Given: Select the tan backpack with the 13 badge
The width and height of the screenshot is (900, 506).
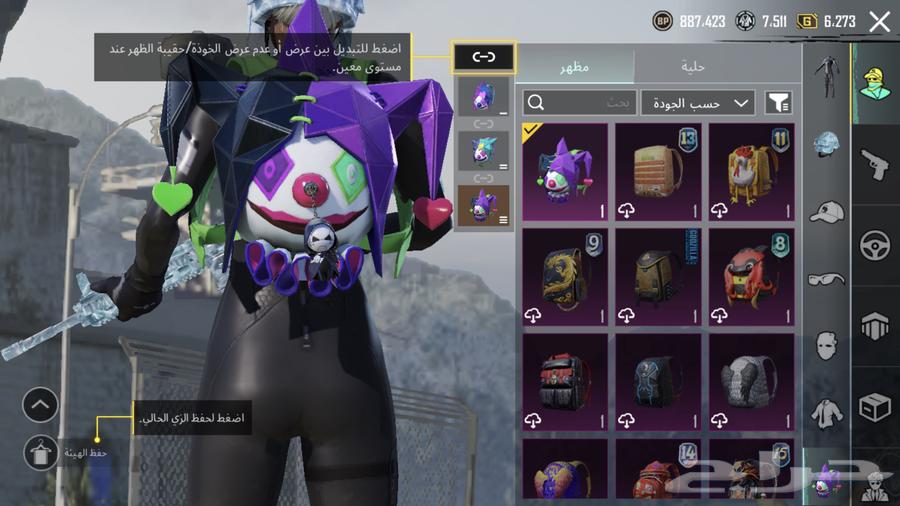Looking at the screenshot, I should tap(657, 171).
